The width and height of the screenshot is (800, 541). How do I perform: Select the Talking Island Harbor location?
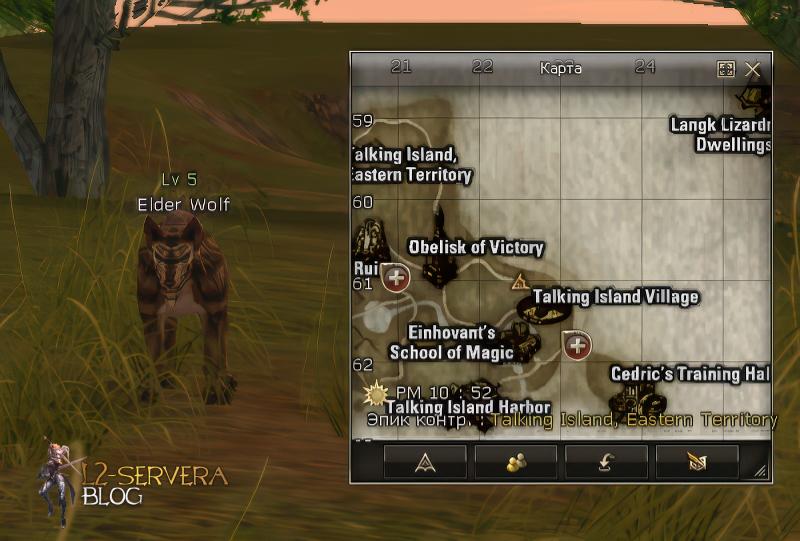468,407
